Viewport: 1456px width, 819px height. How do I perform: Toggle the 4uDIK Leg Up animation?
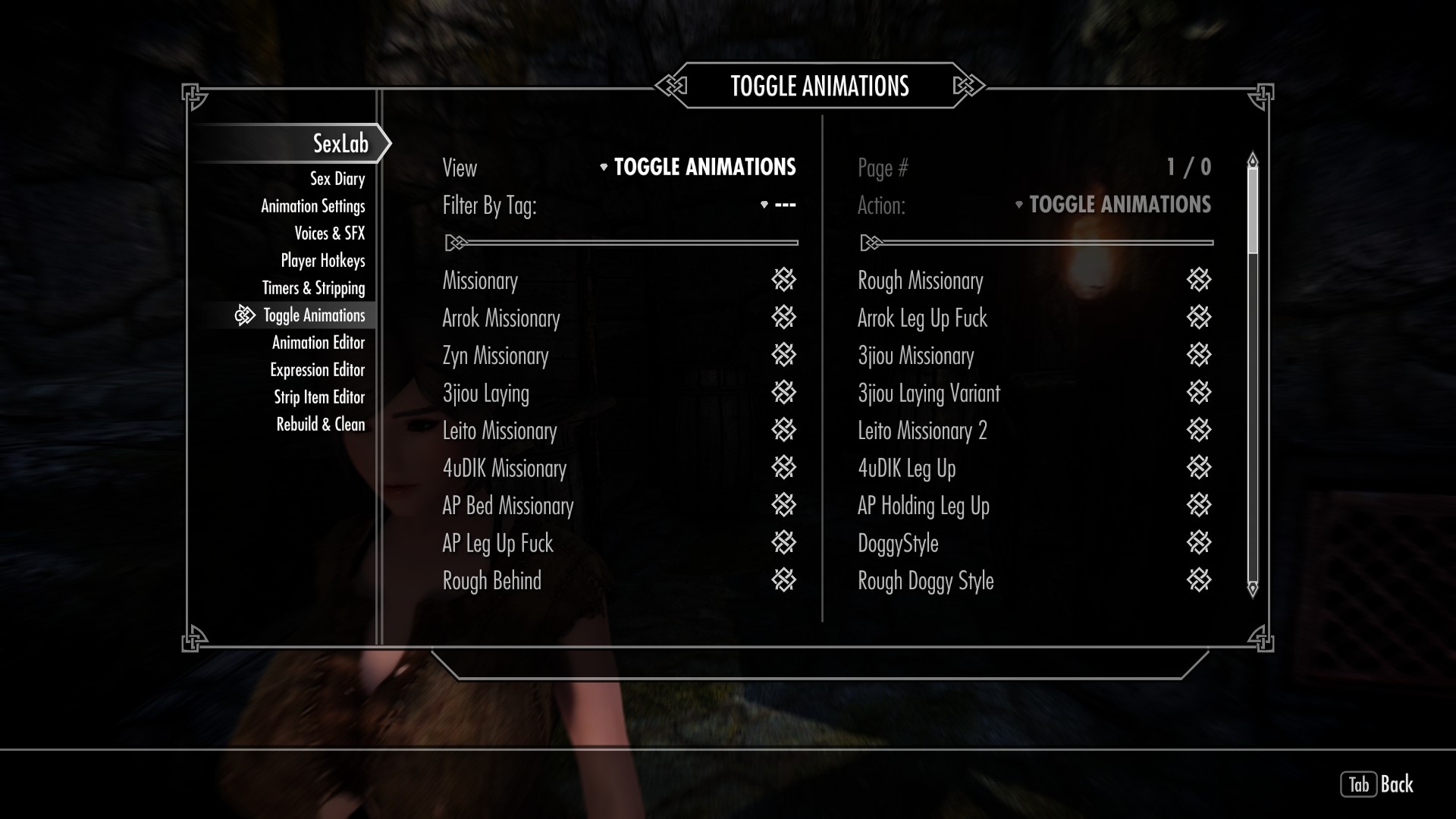point(1198,468)
